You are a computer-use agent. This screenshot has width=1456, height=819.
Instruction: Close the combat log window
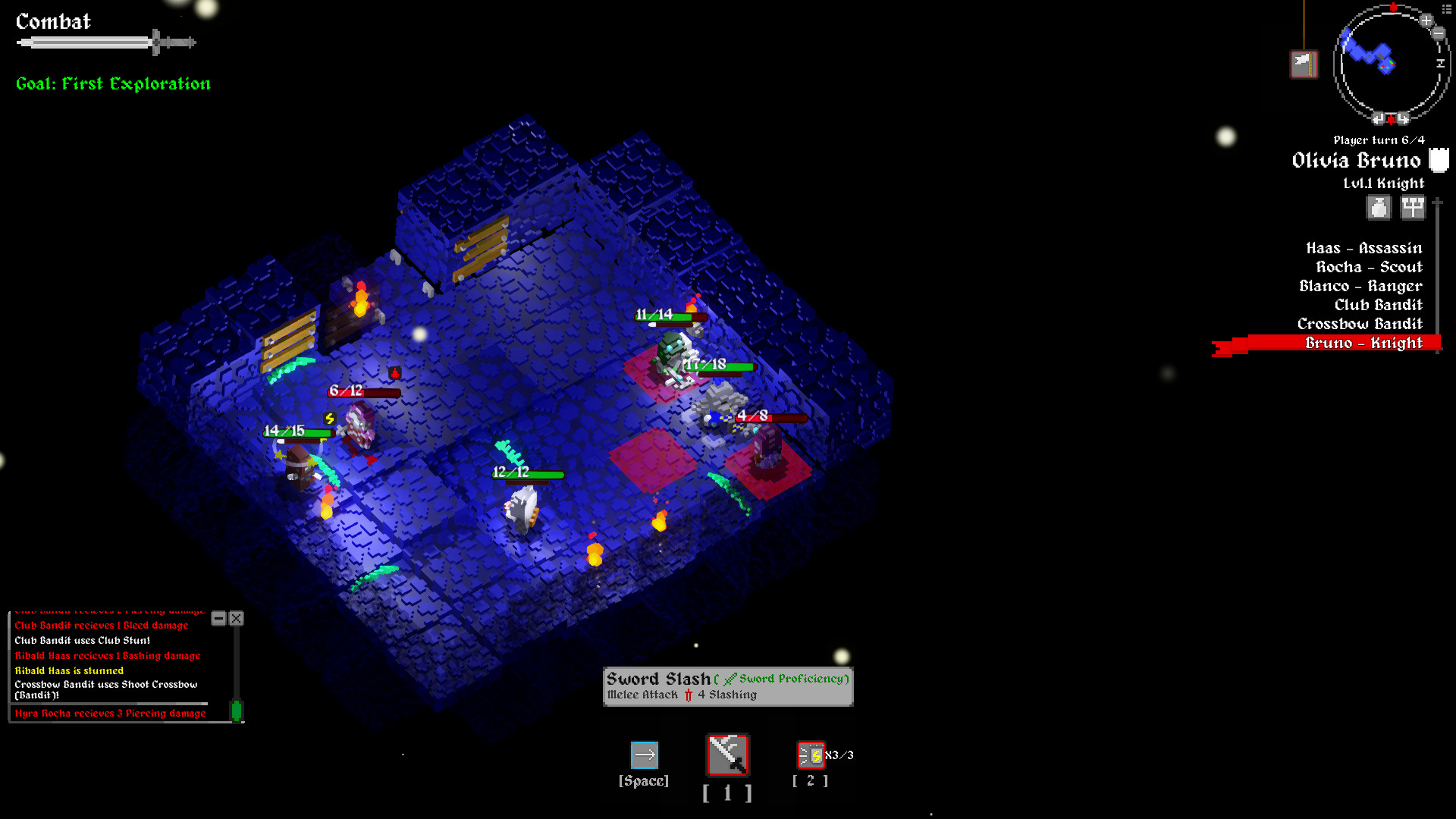pos(236,619)
